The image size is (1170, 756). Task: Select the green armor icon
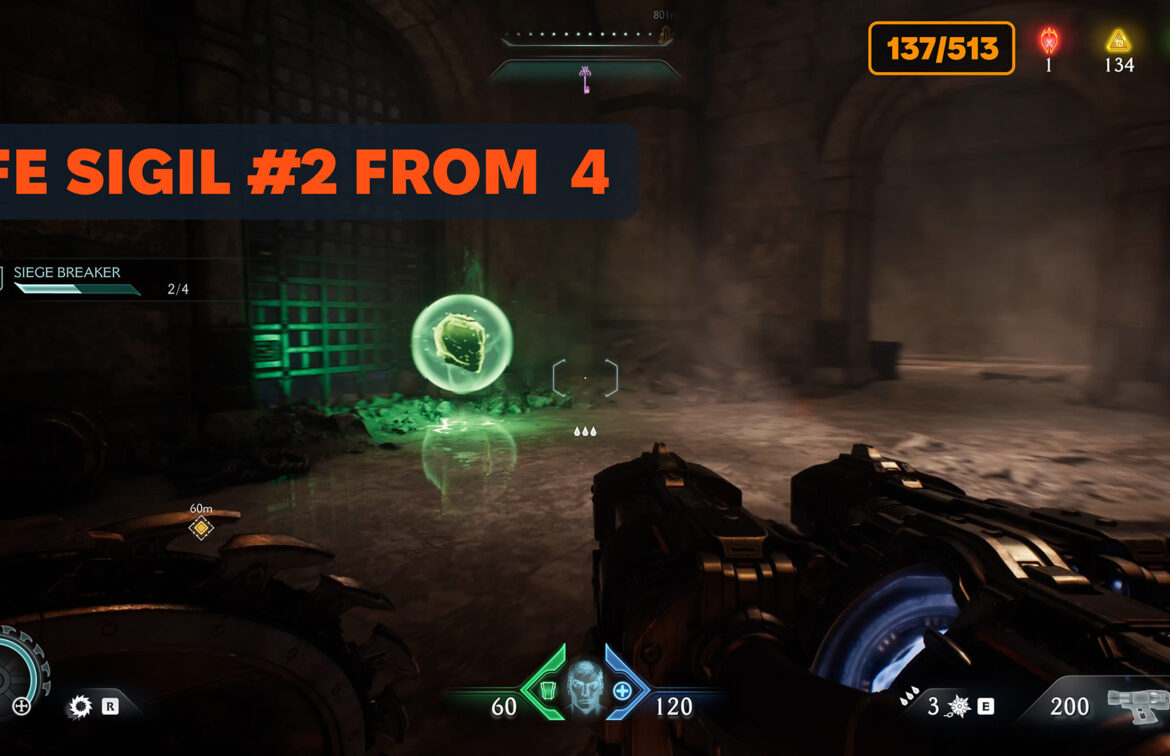click(547, 690)
